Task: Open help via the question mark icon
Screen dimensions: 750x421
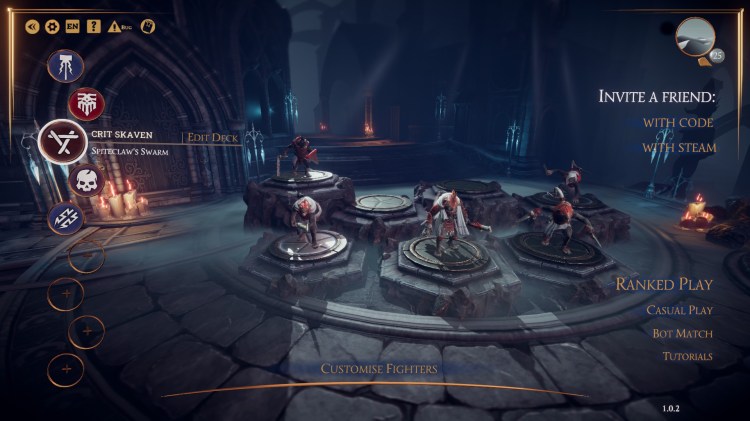Action: (93, 26)
